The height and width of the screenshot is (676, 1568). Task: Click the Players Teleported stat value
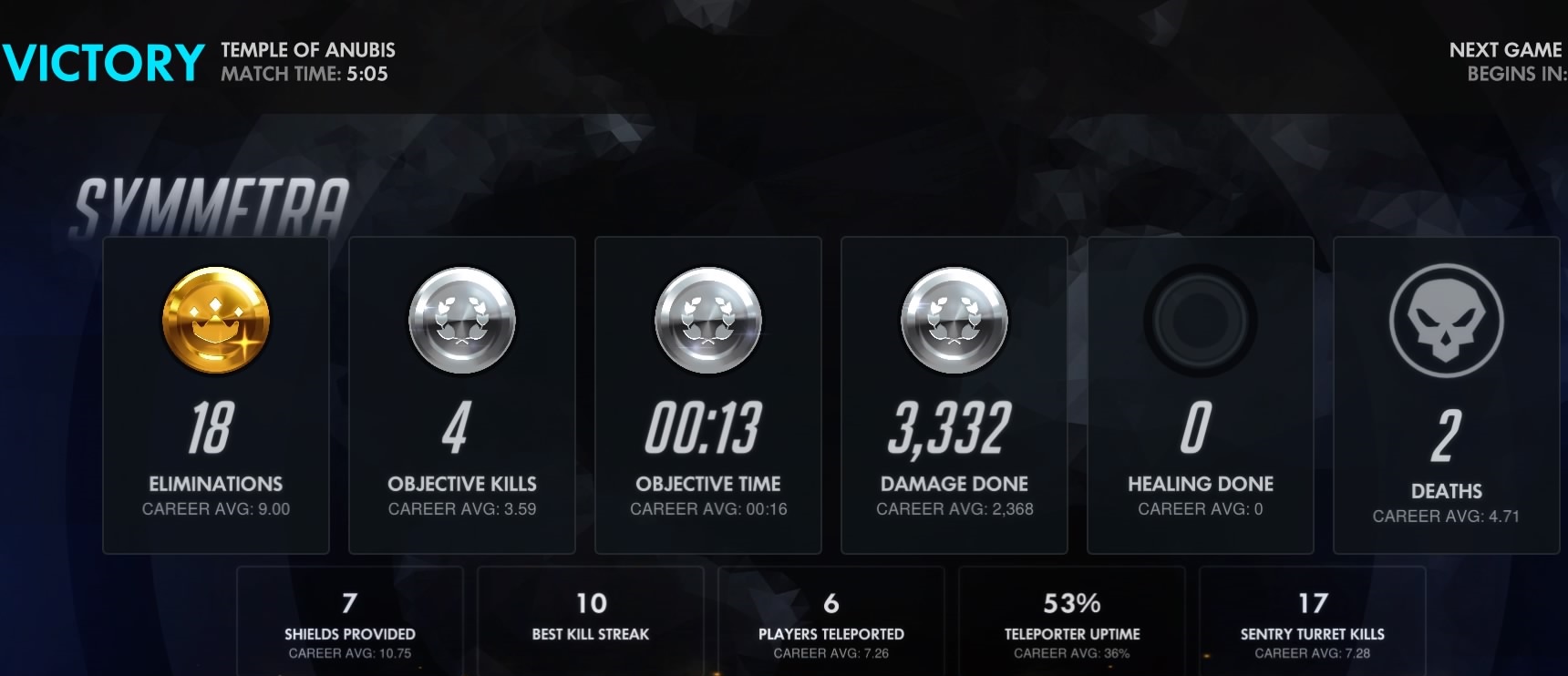830,603
